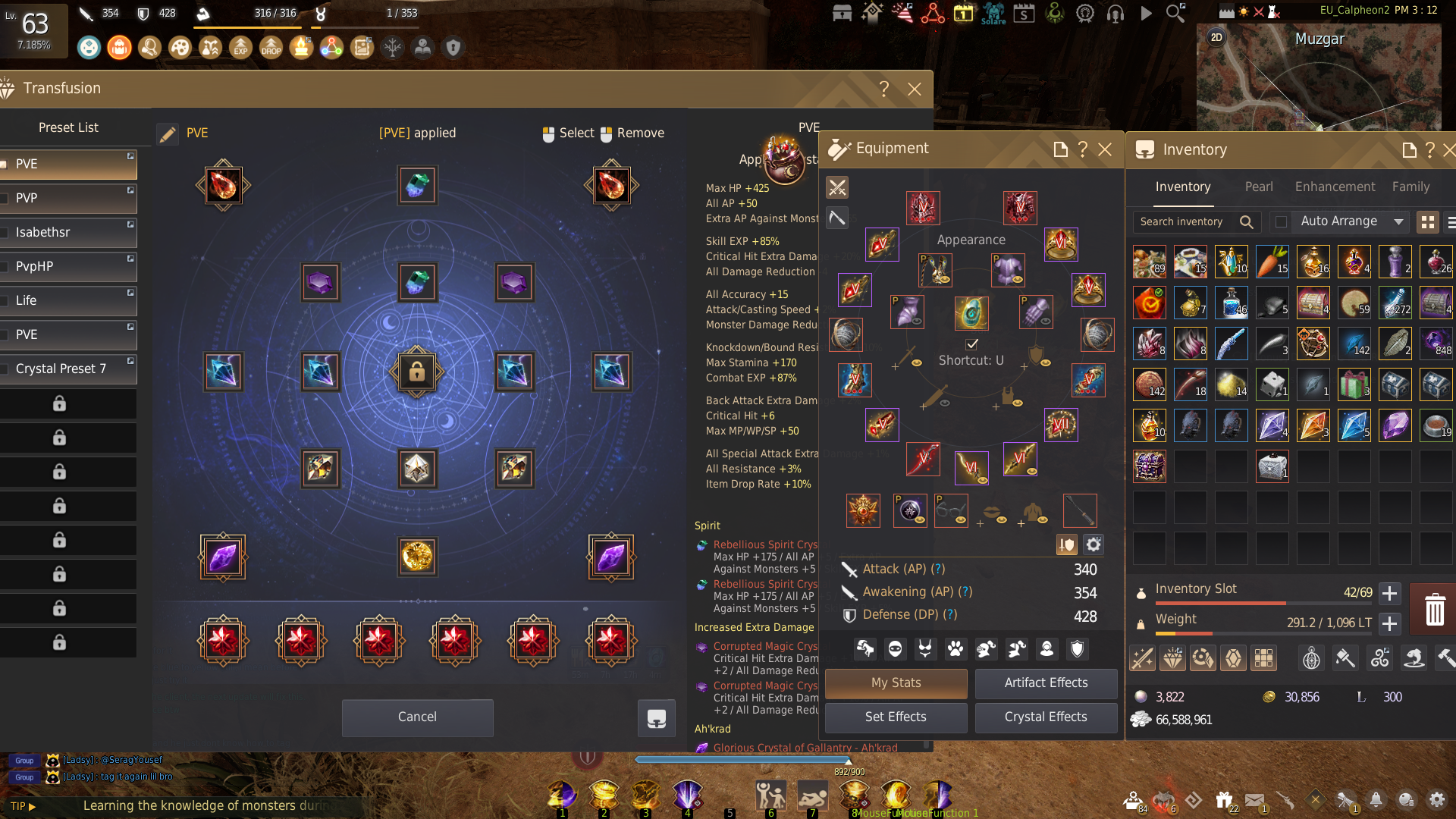This screenshot has width=1456, height=819.
Task: Open the Enhancement tab
Action: [x=1335, y=187]
